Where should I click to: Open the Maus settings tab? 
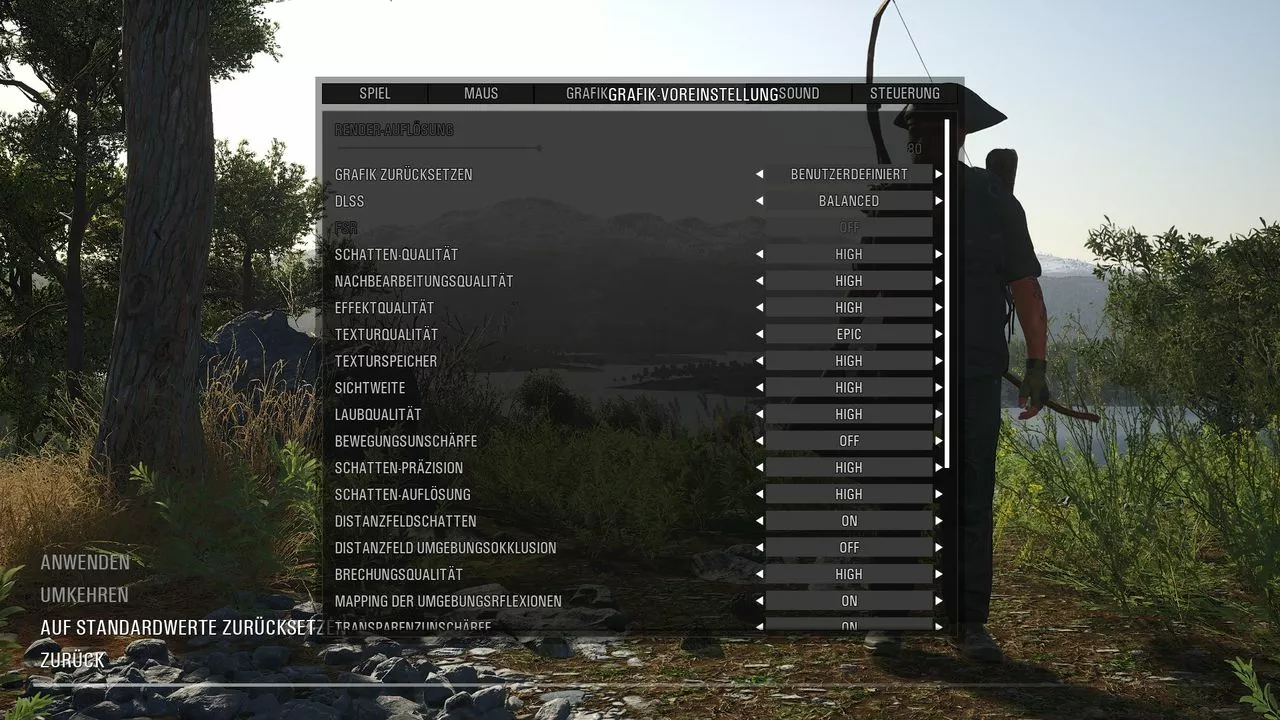(481, 94)
